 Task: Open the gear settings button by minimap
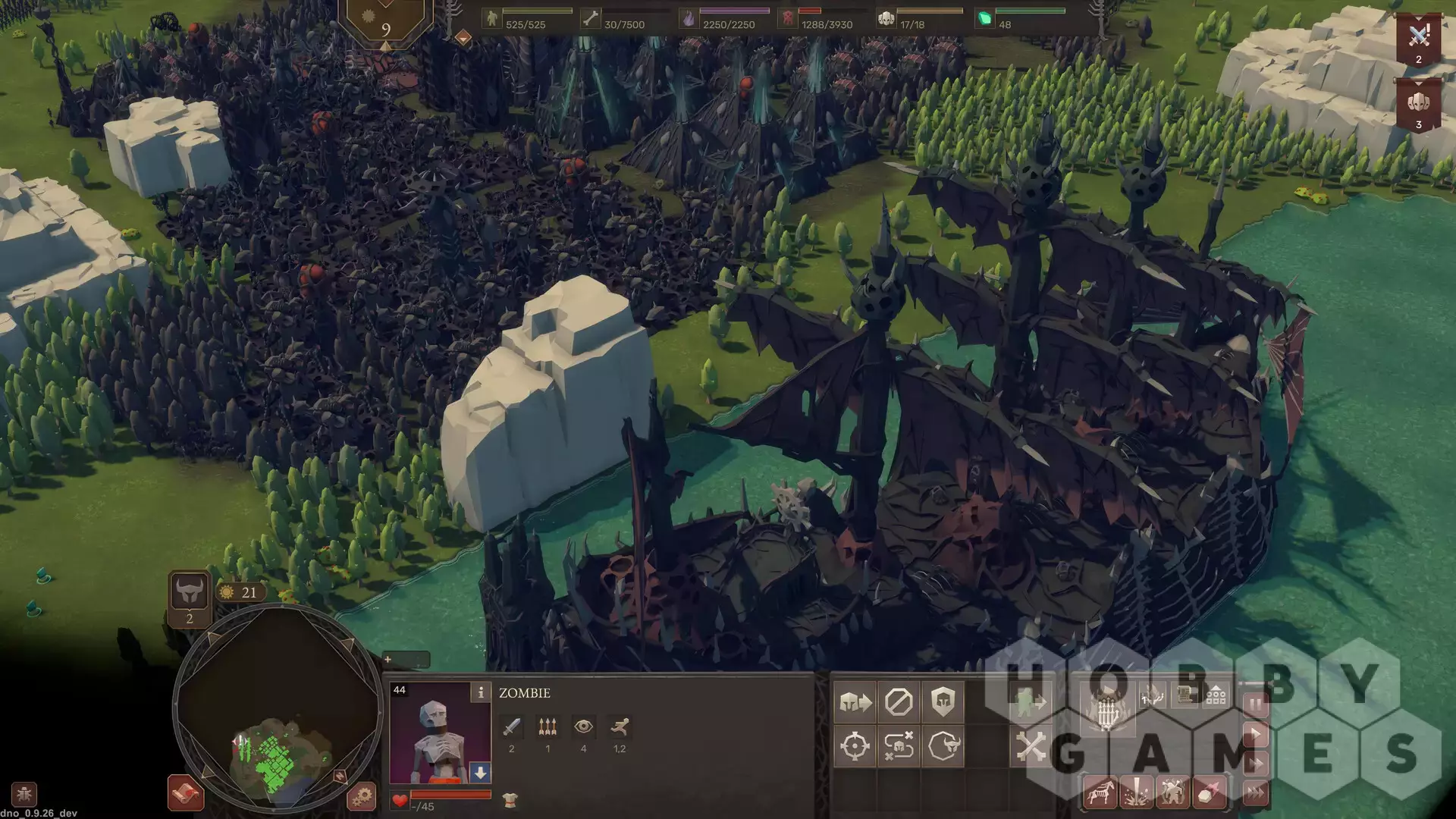click(361, 796)
